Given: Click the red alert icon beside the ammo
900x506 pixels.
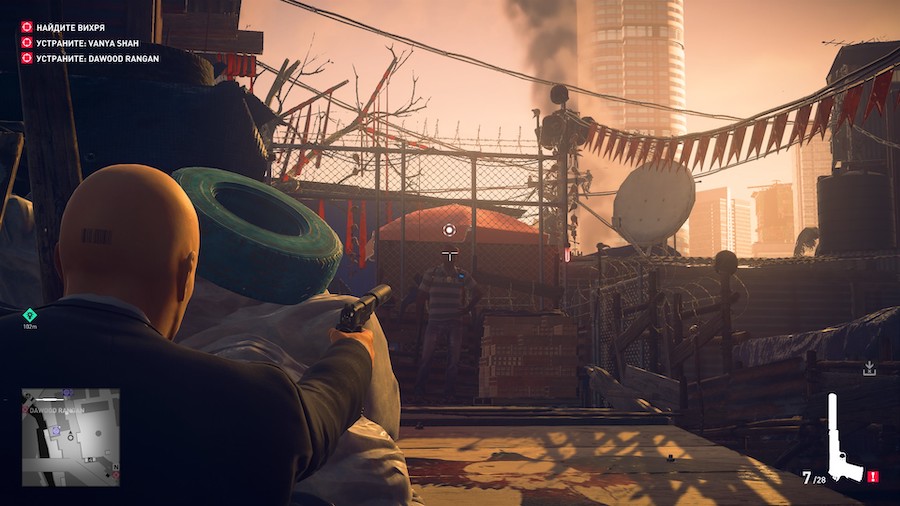Looking at the screenshot, I should point(873,477).
